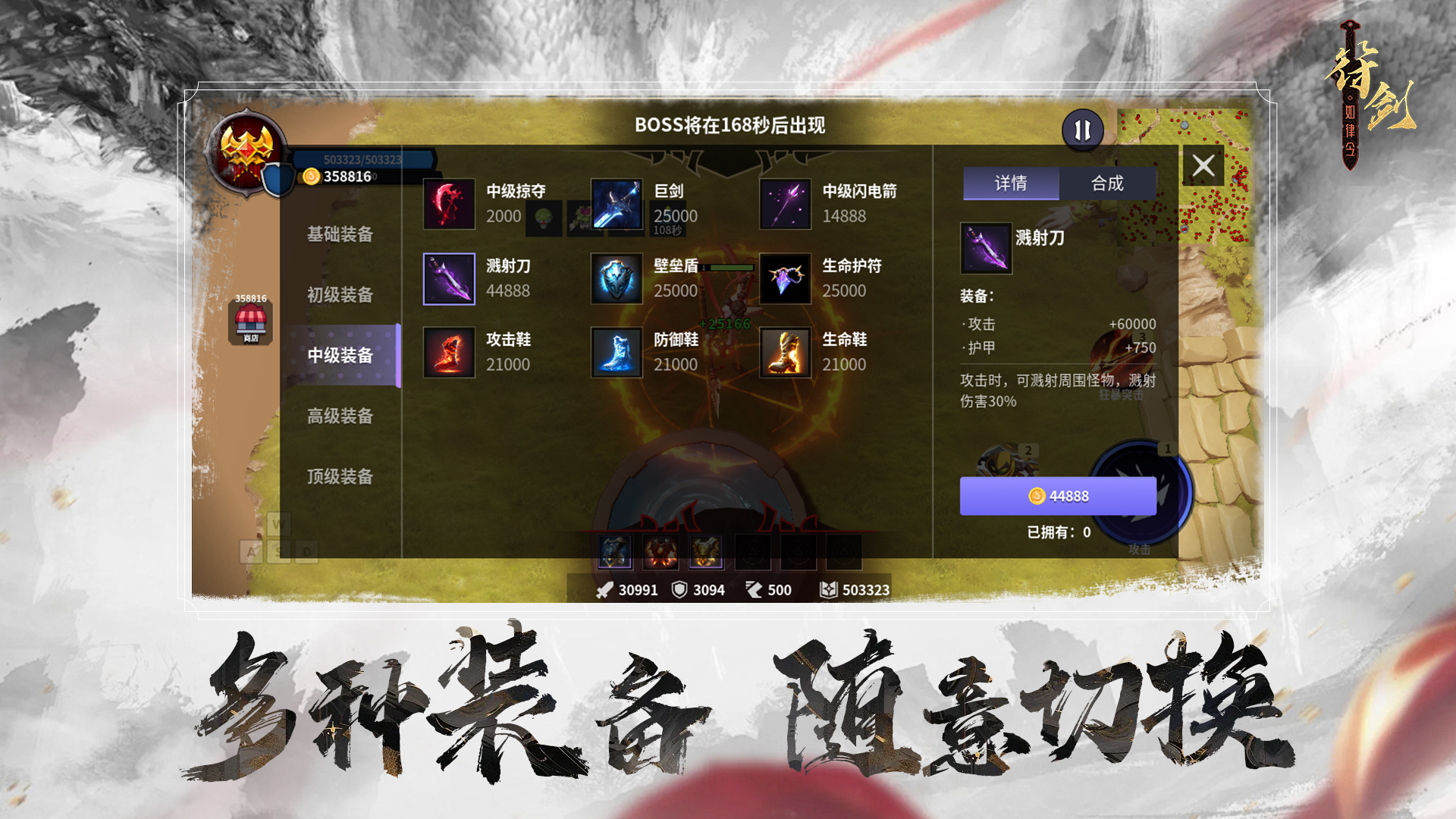Select the 中级闪电箭 lightning arrow icon
This screenshot has height=819, width=1456.
(786, 203)
